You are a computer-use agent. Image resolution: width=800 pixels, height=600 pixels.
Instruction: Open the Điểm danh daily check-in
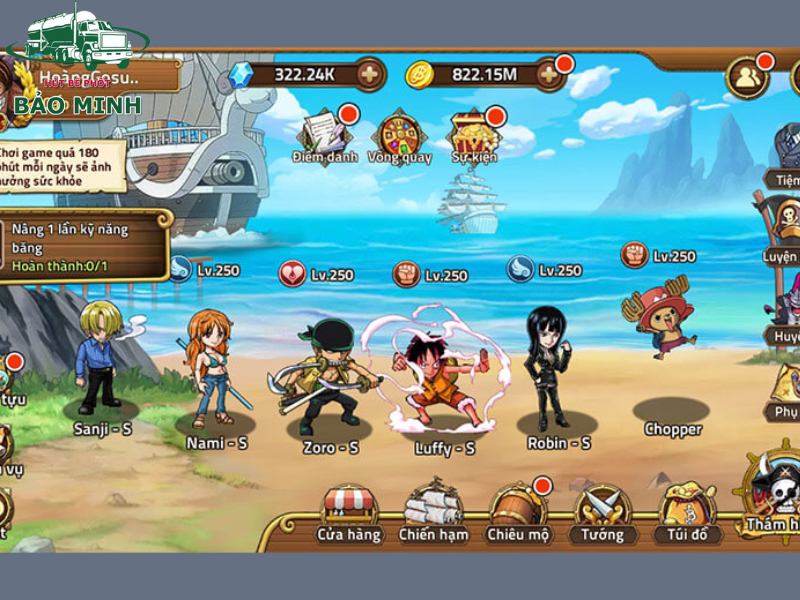[324, 135]
